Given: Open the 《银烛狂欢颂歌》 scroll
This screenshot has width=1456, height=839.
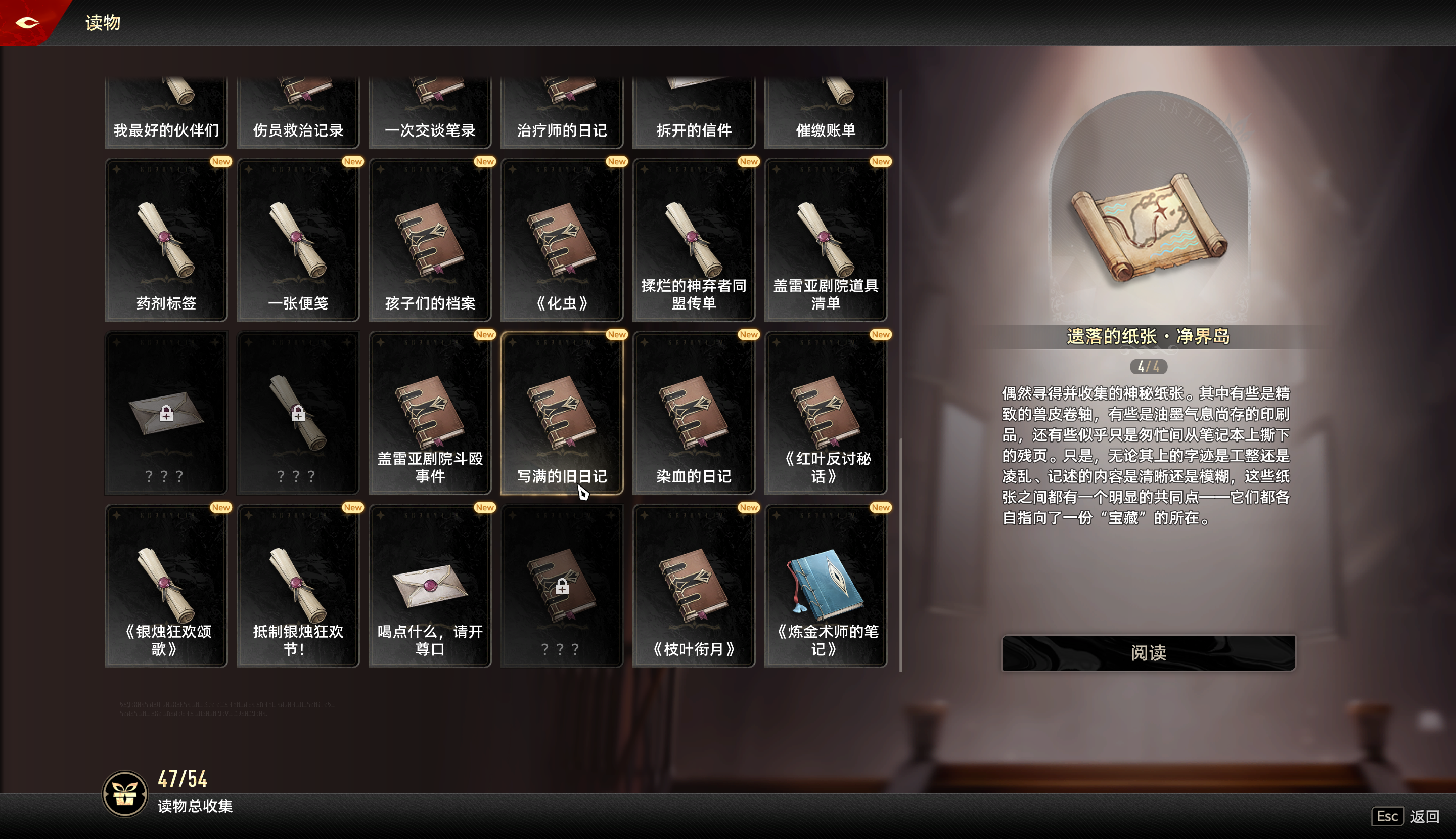Looking at the screenshot, I should (x=166, y=585).
